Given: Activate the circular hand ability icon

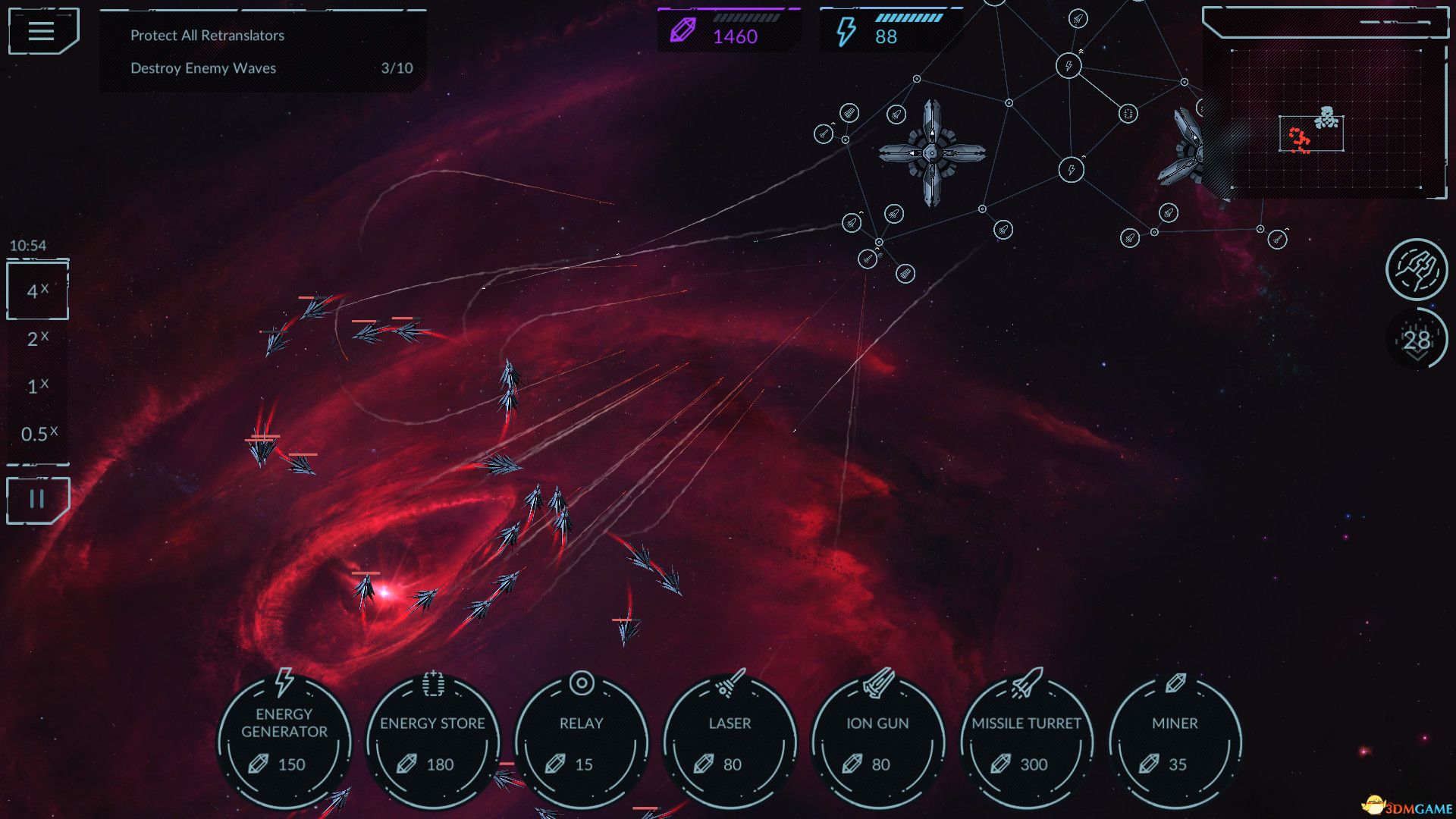Looking at the screenshot, I should [1416, 269].
